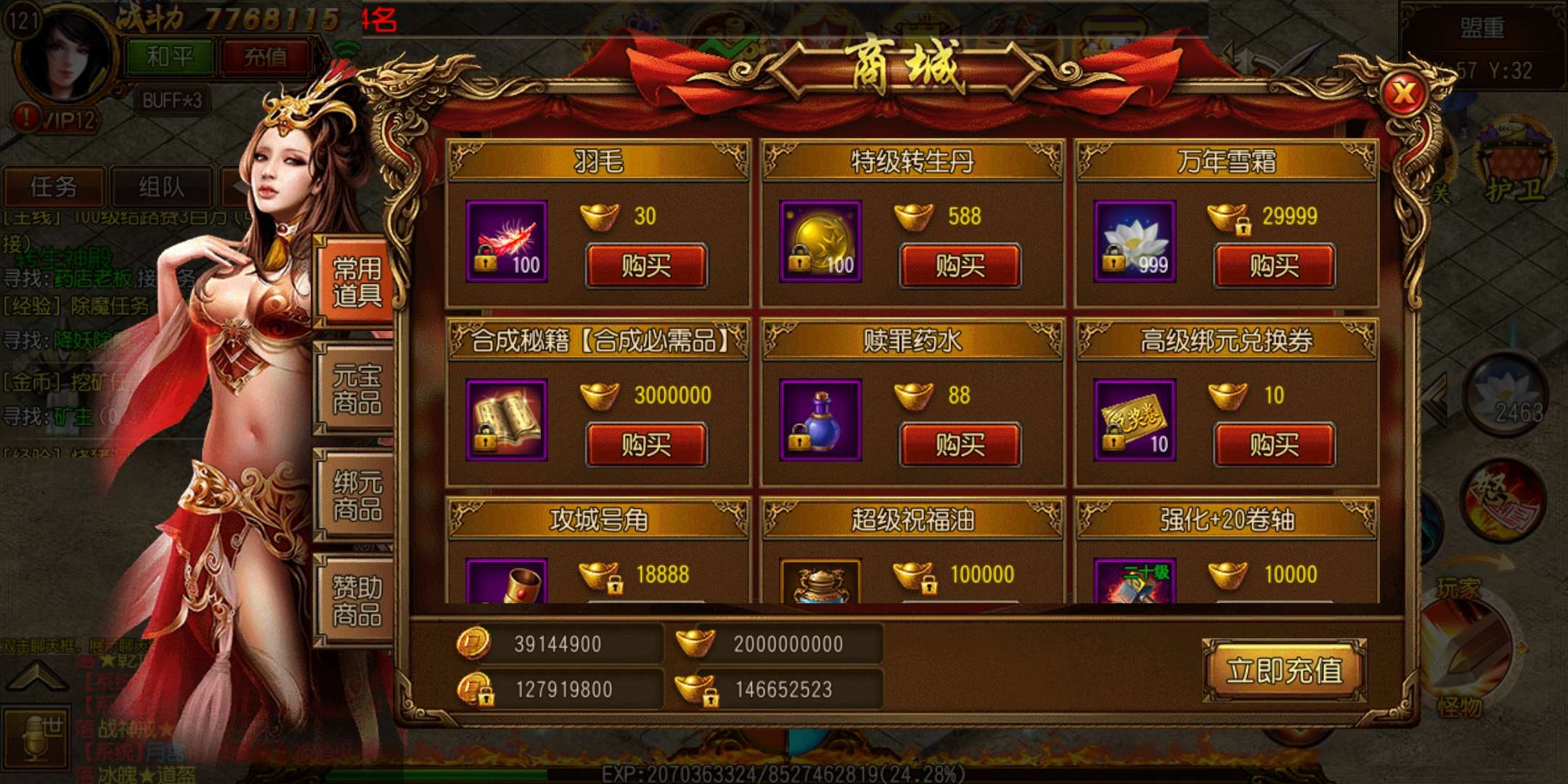Image resolution: width=1568 pixels, height=784 pixels.
Task: Purchase the 合成秘籍 book
Action: [x=646, y=444]
